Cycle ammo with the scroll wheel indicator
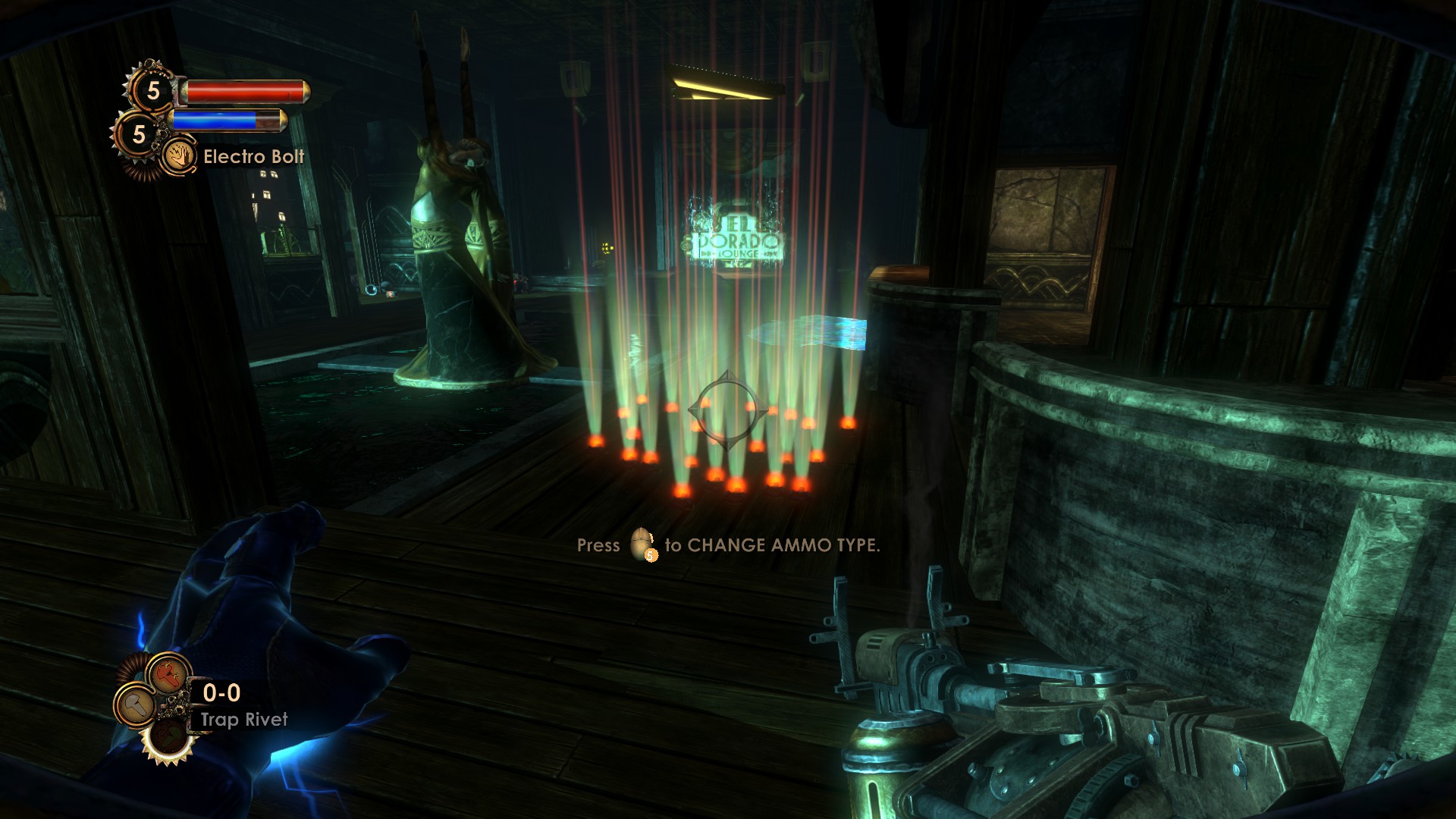The image size is (1456, 819). pos(641,545)
